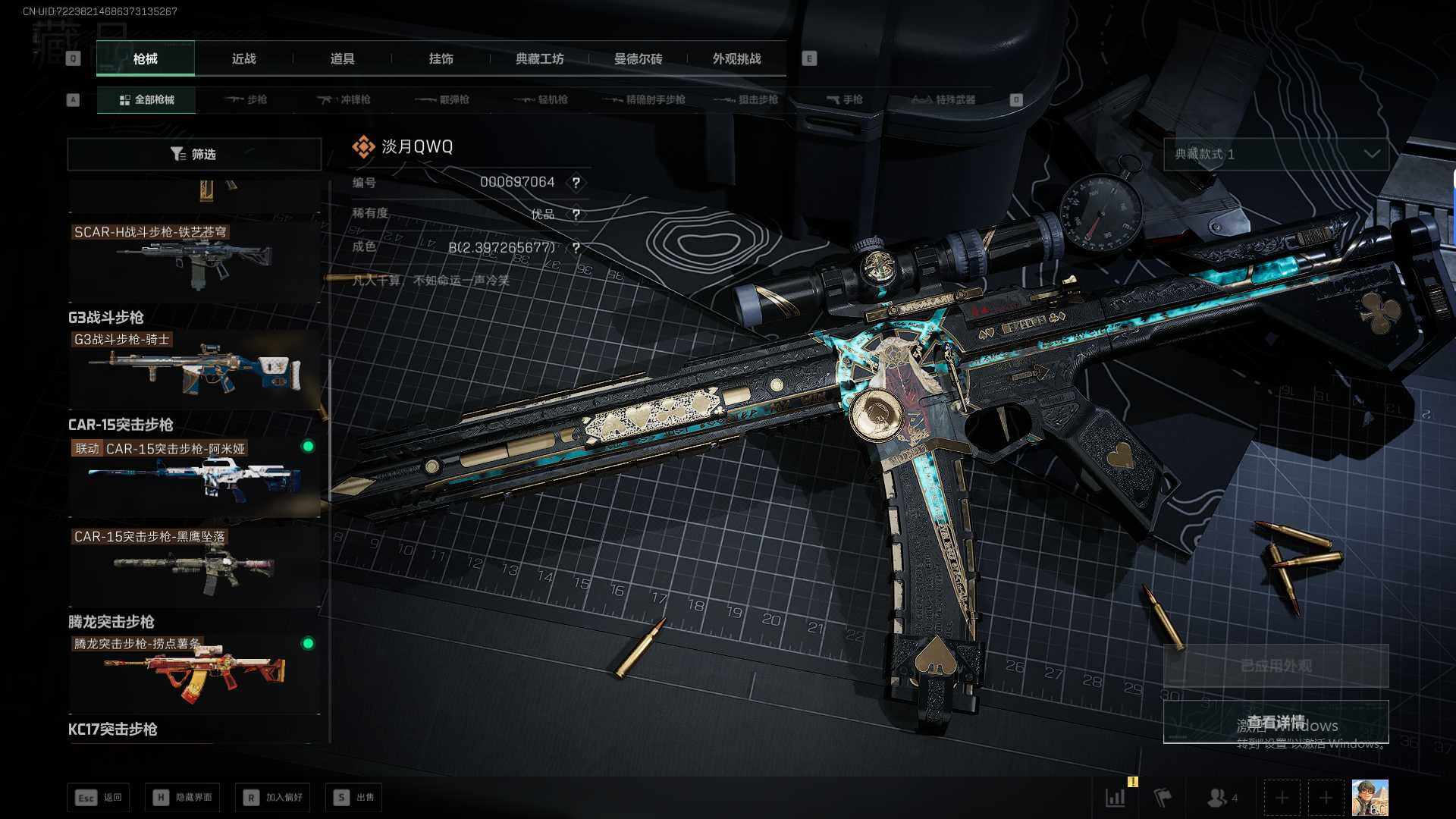Select the 腾龙突击步枪-捞点薯条 skin

194,673
